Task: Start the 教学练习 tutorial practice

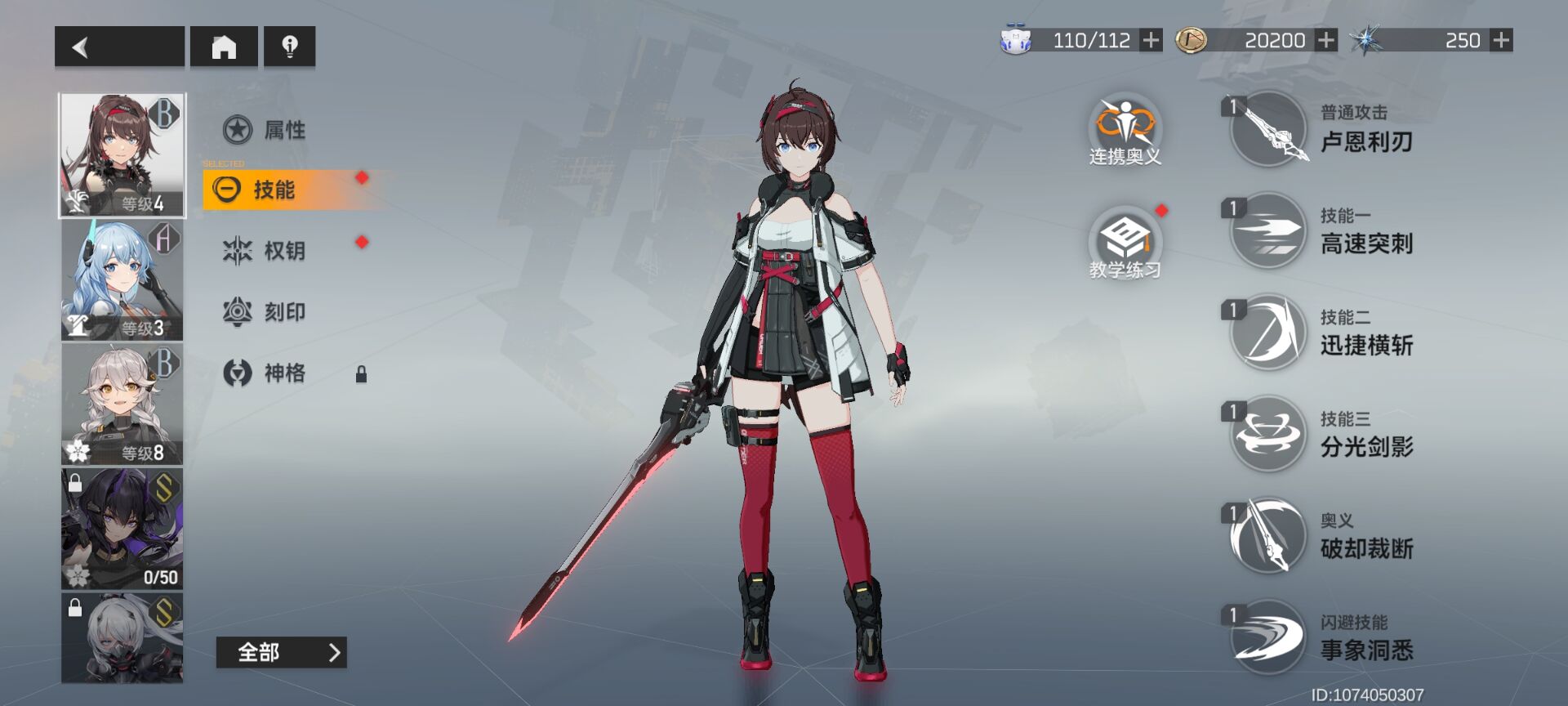Action: point(1125,243)
